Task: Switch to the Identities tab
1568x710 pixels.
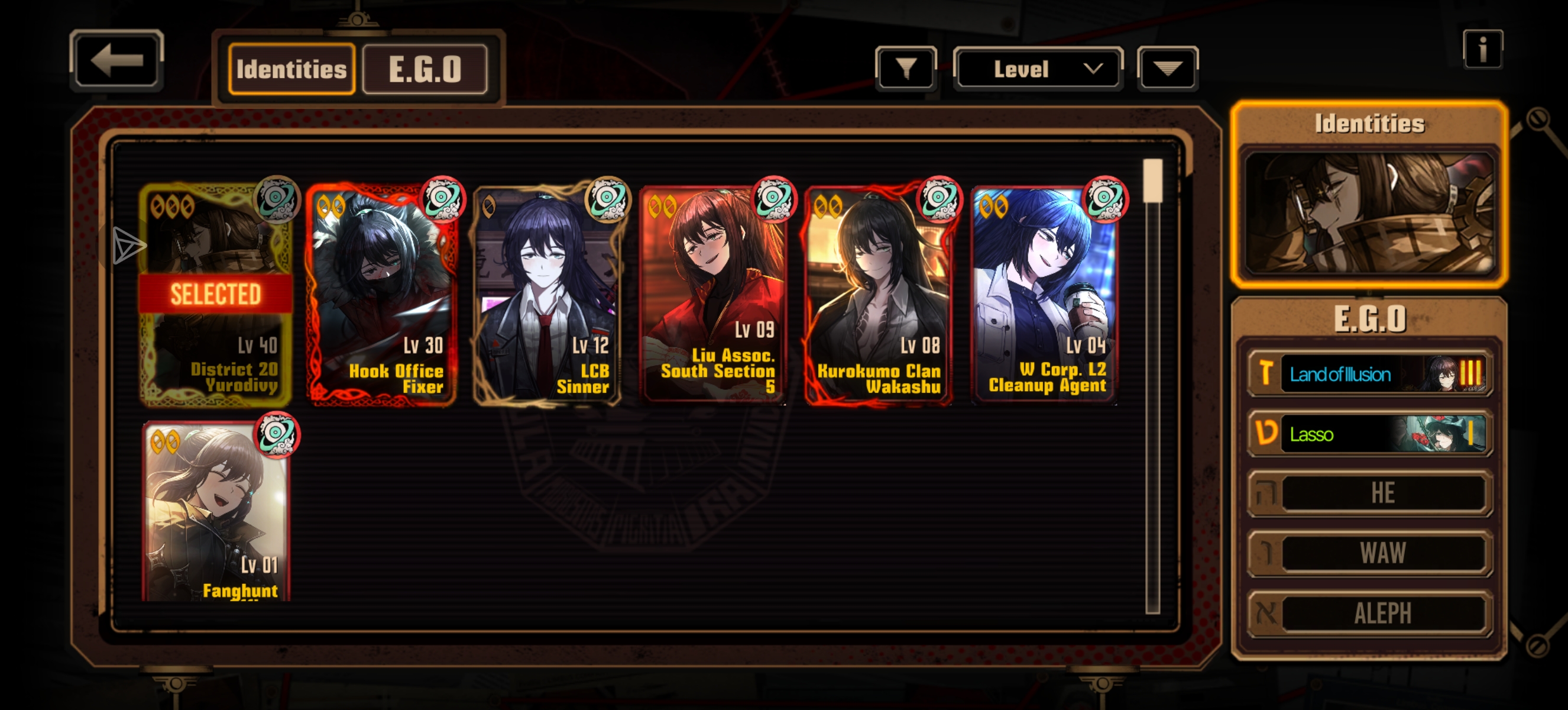Action: [x=291, y=69]
